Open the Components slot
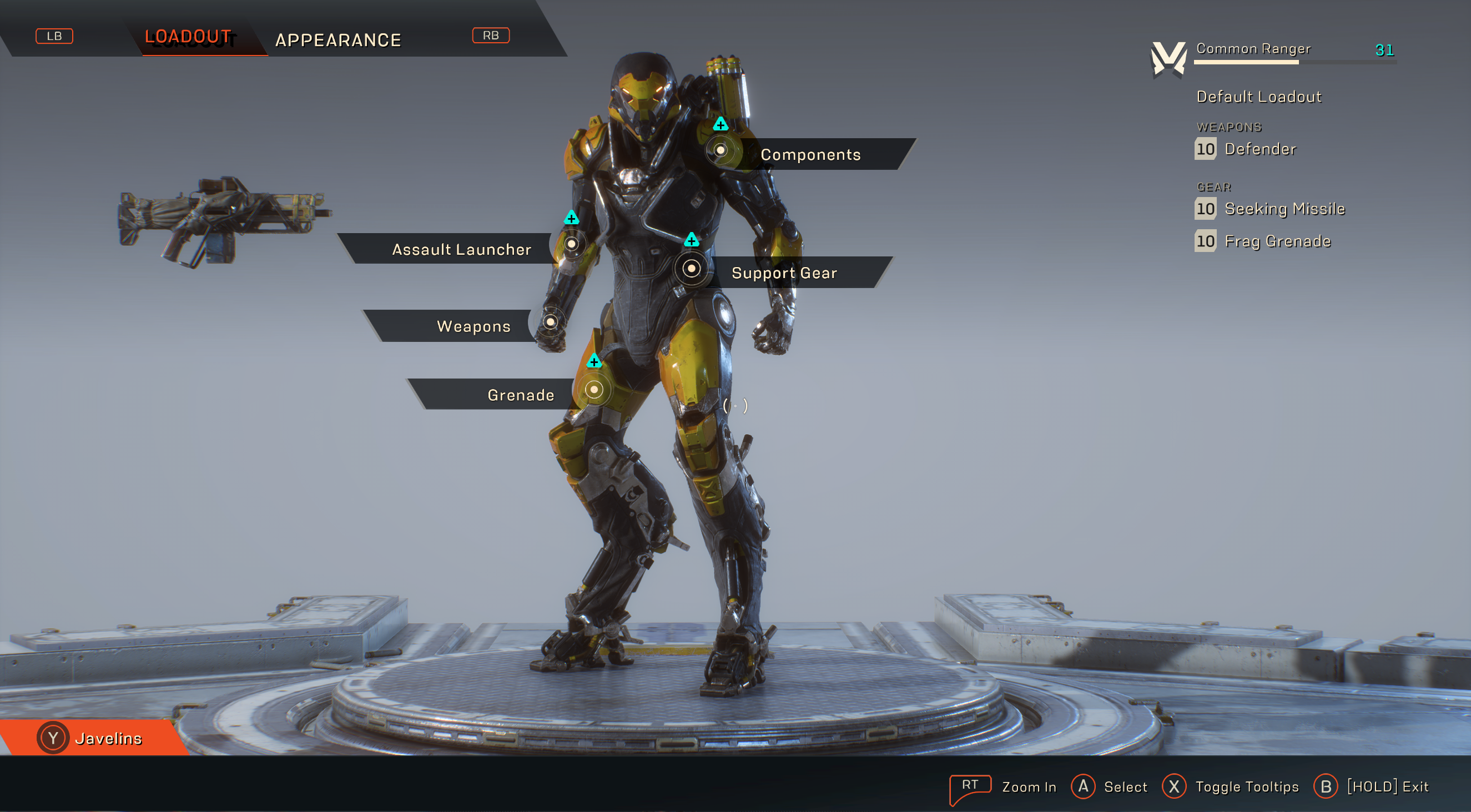Viewport: 1471px width, 812px height. tap(810, 154)
